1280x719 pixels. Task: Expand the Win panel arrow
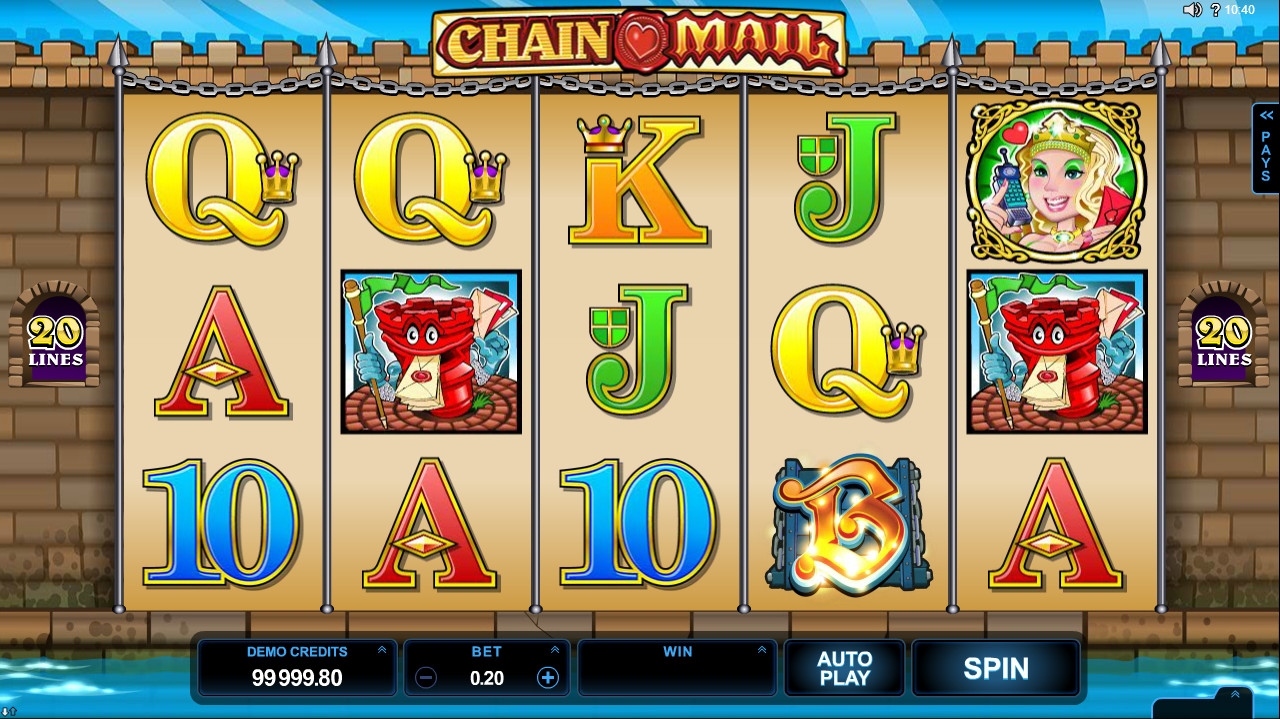[x=761, y=651]
